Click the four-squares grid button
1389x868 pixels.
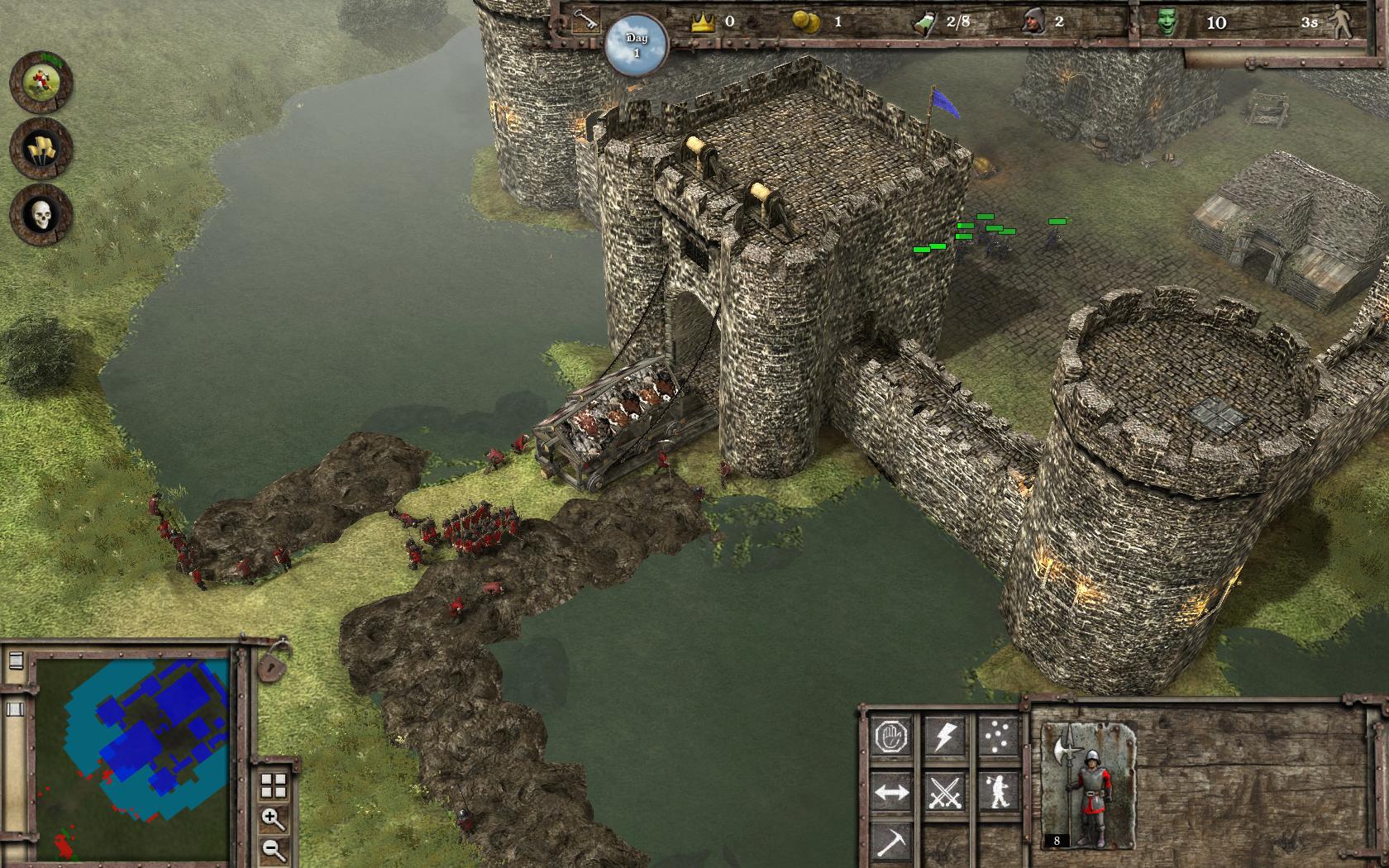pos(273,785)
